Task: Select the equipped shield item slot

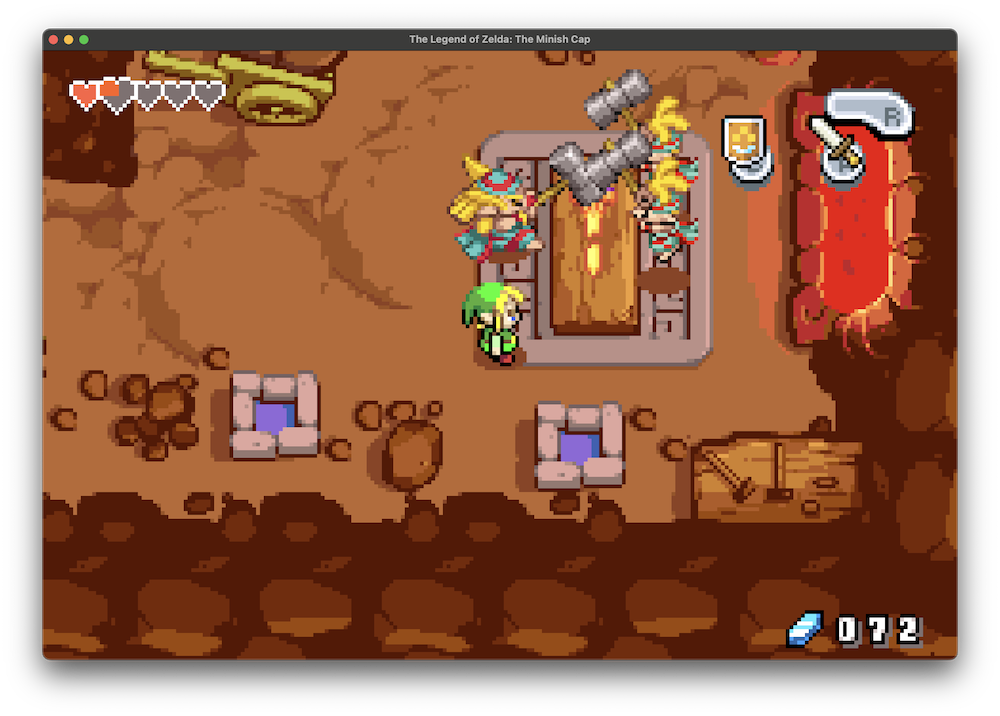Action: [745, 144]
